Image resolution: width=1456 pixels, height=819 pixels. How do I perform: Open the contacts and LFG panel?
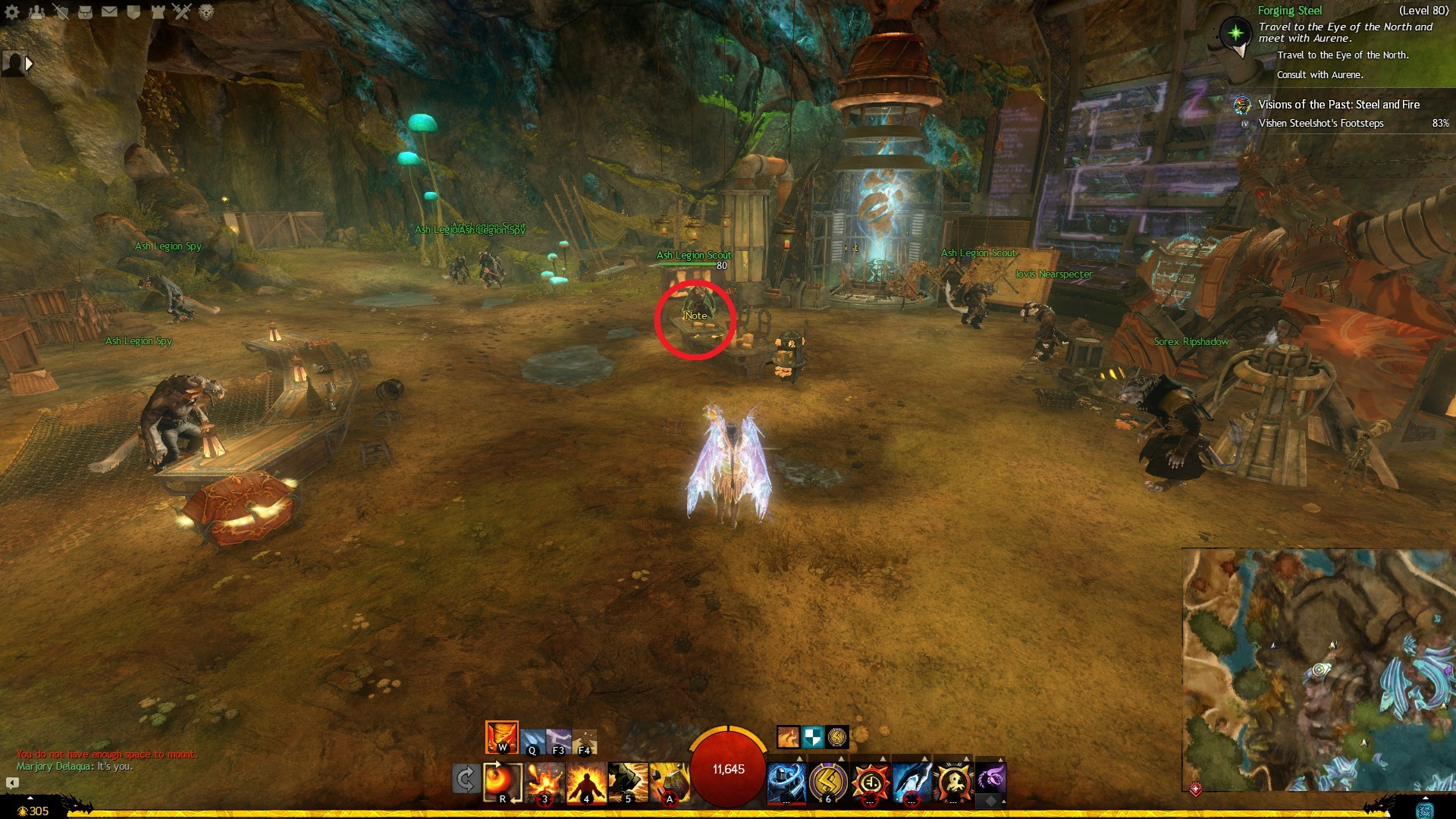(x=36, y=11)
